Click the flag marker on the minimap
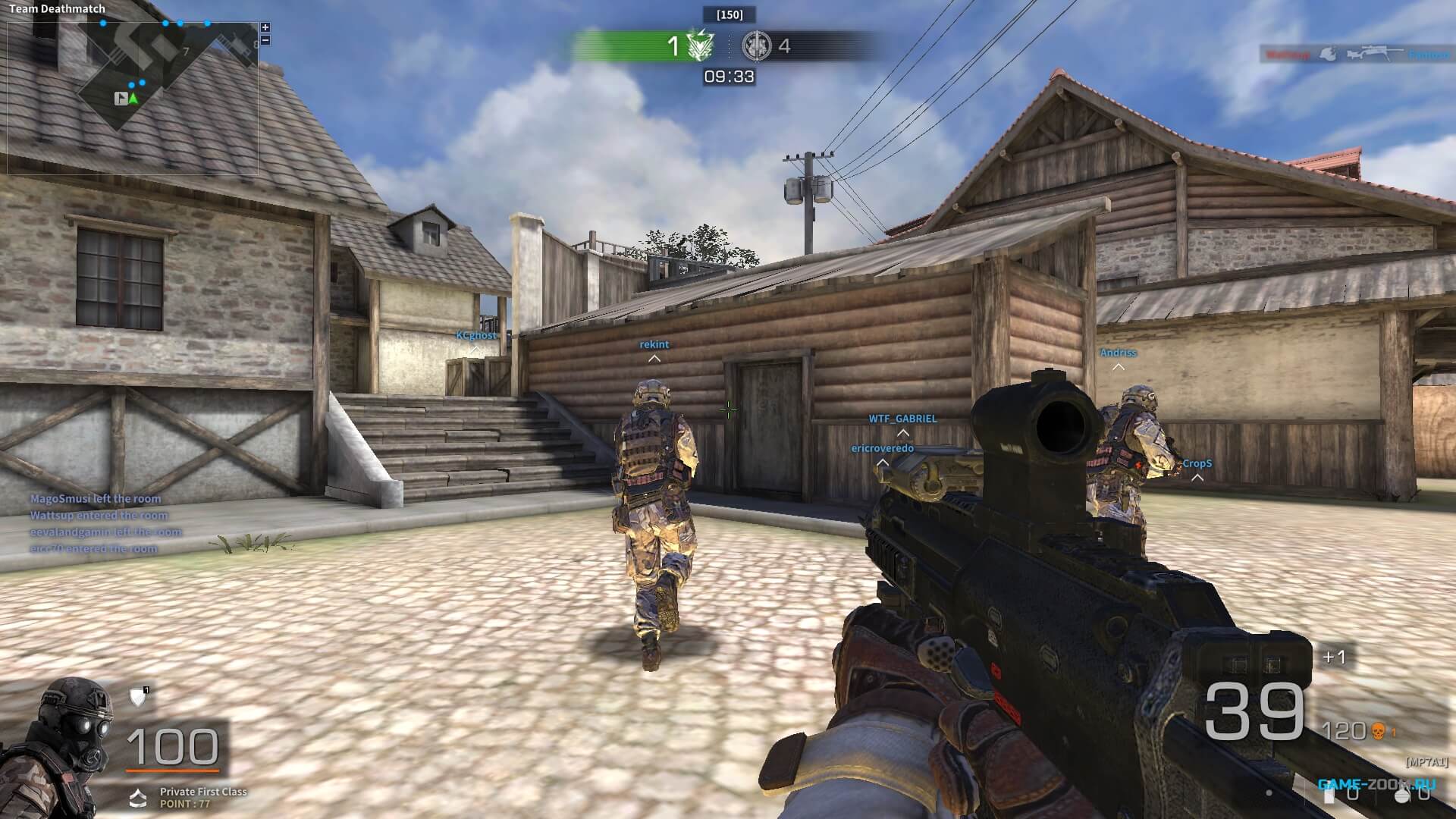The image size is (1456, 819). tap(121, 98)
